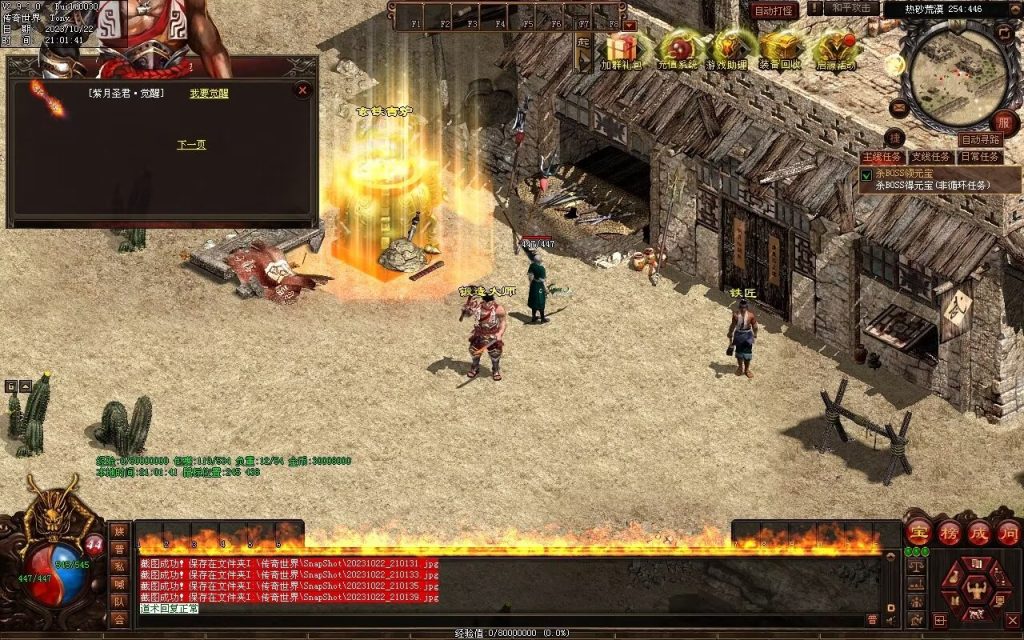Choose the 我要觉醒 dialogue option
Image resolution: width=1024 pixels, height=640 pixels.
tap(209, 94)
